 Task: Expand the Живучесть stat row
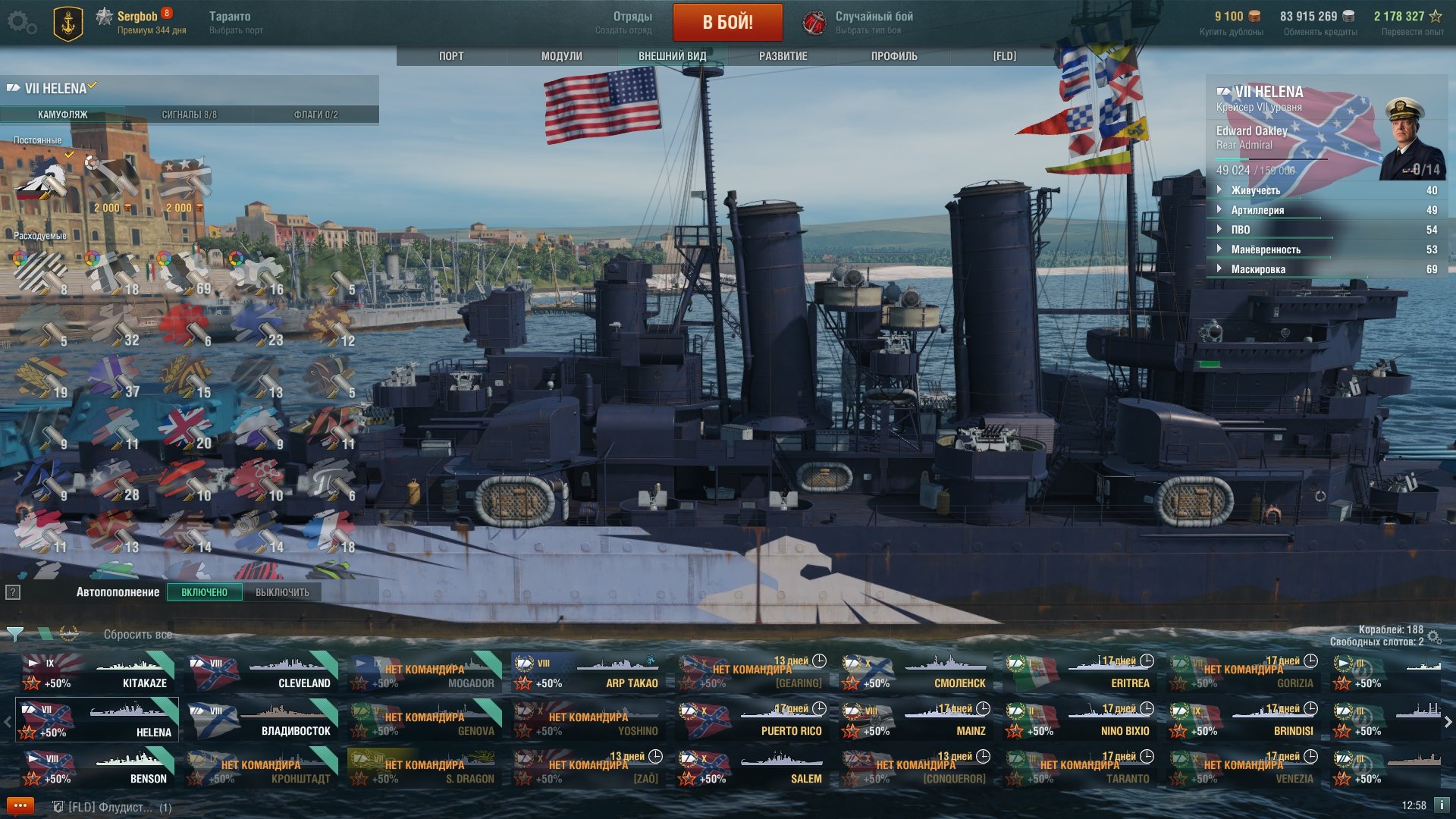click(1255, 190)
